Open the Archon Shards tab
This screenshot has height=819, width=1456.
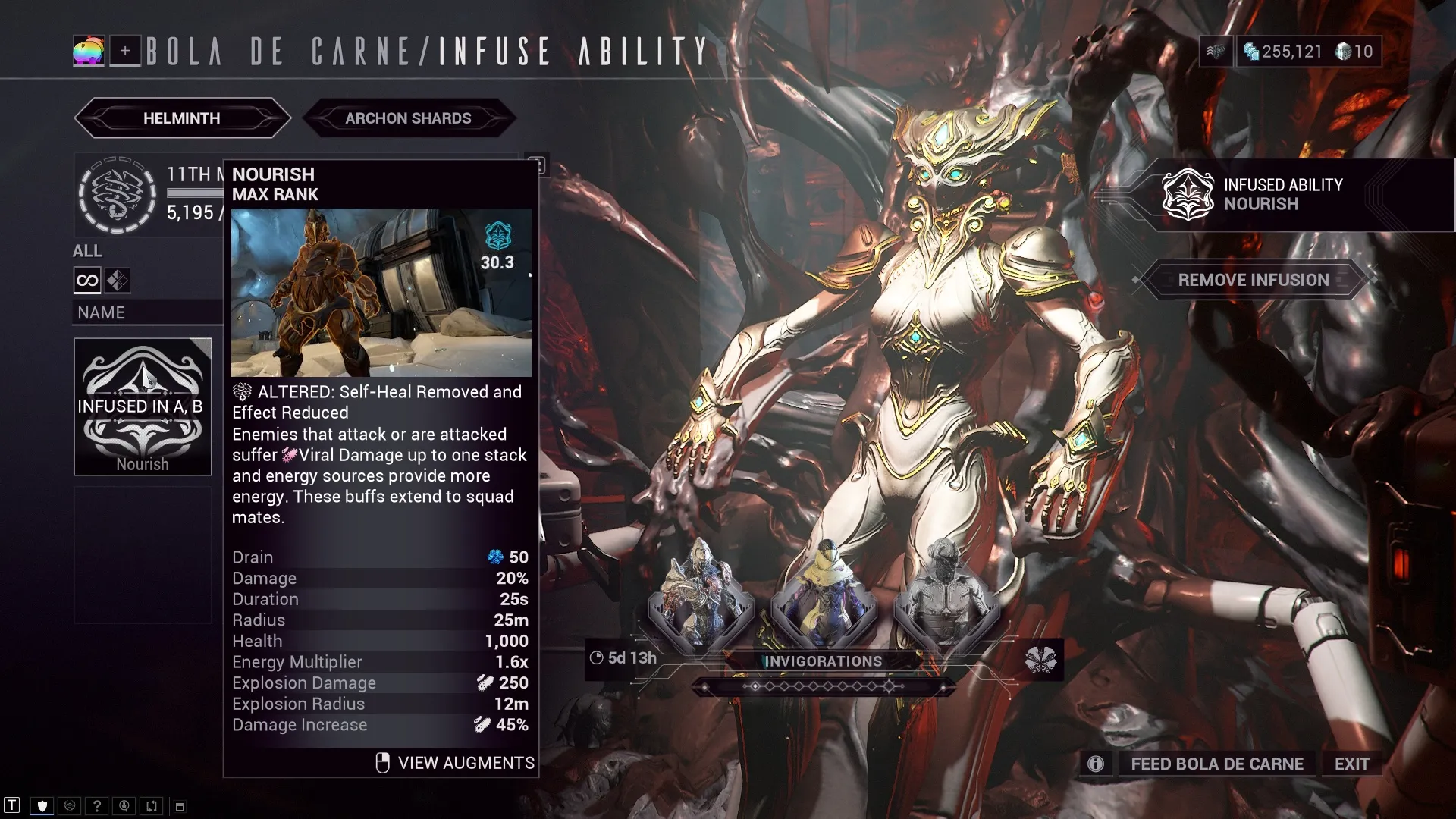pyautogui.click(x=408, y=118)
